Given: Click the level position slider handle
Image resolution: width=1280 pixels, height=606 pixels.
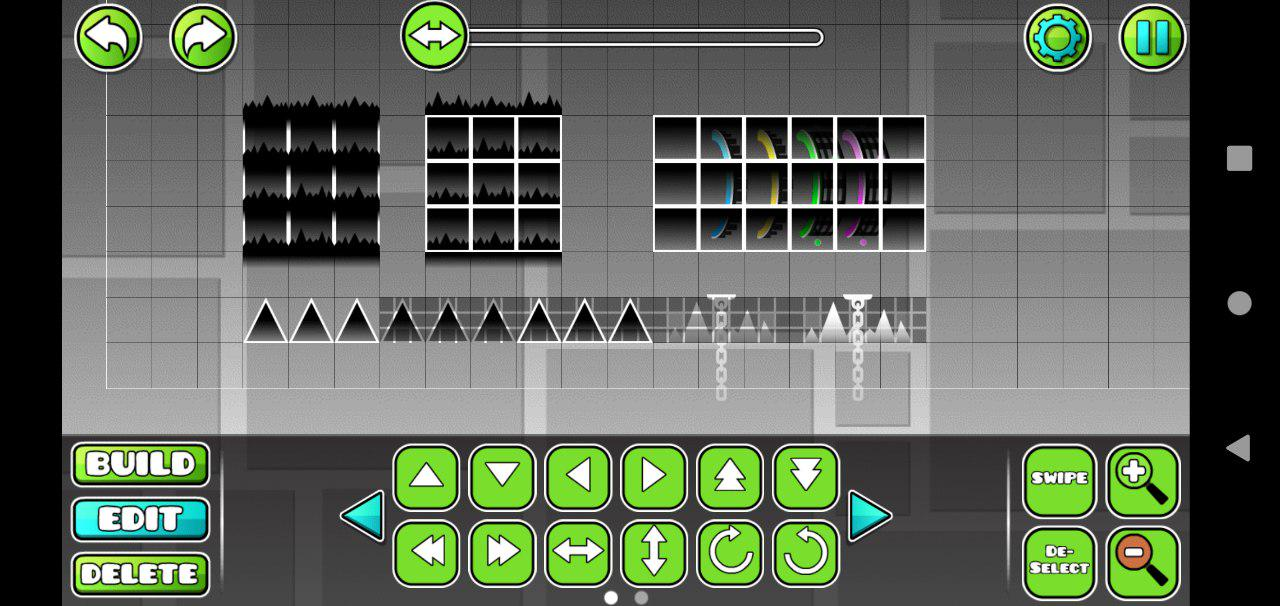Looking at the screenshot, I should pos(435,37).
